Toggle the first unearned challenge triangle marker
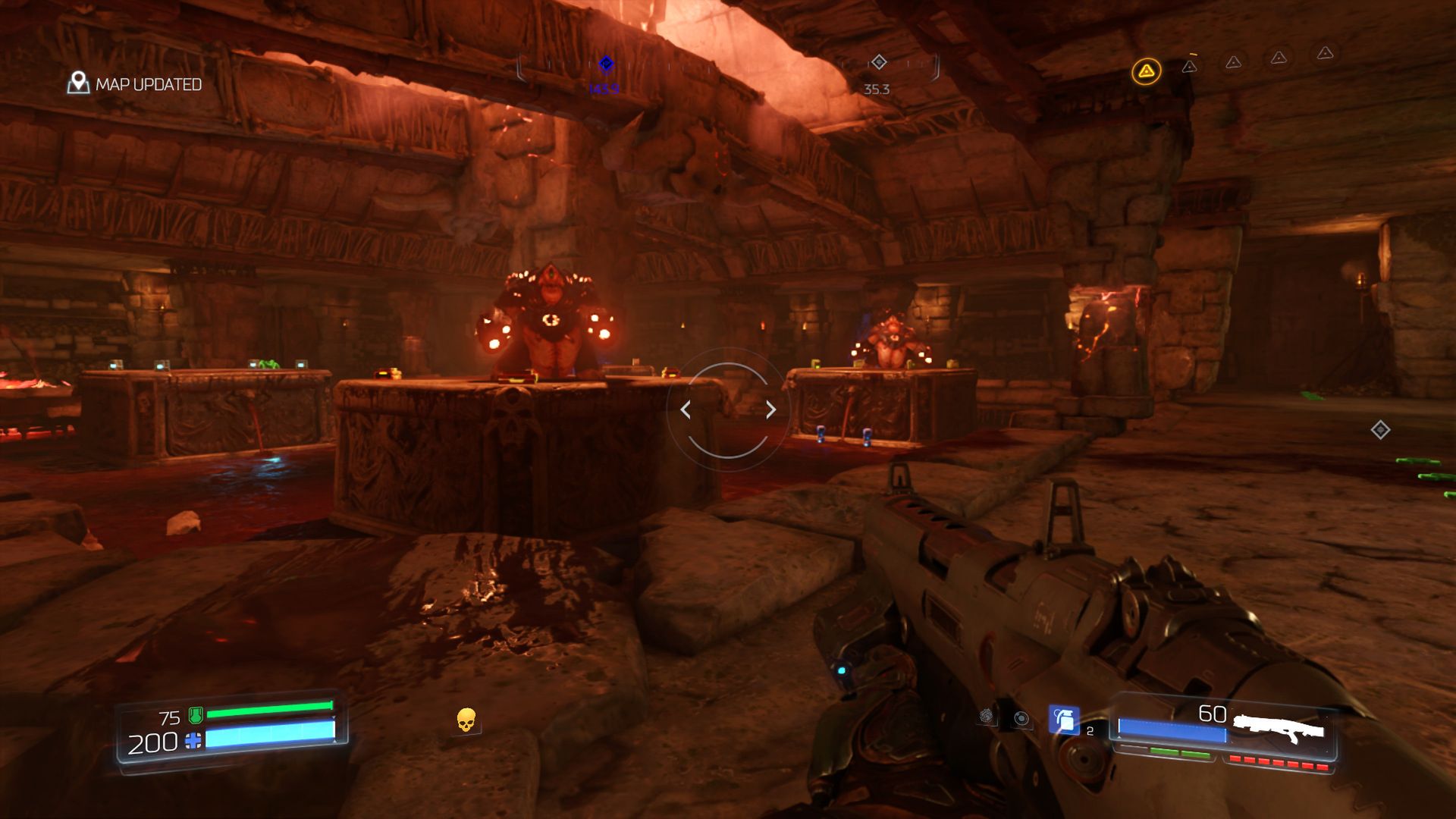This screenshot has width=1456, height=819. pyautogui.click(x=1191, y=67)
